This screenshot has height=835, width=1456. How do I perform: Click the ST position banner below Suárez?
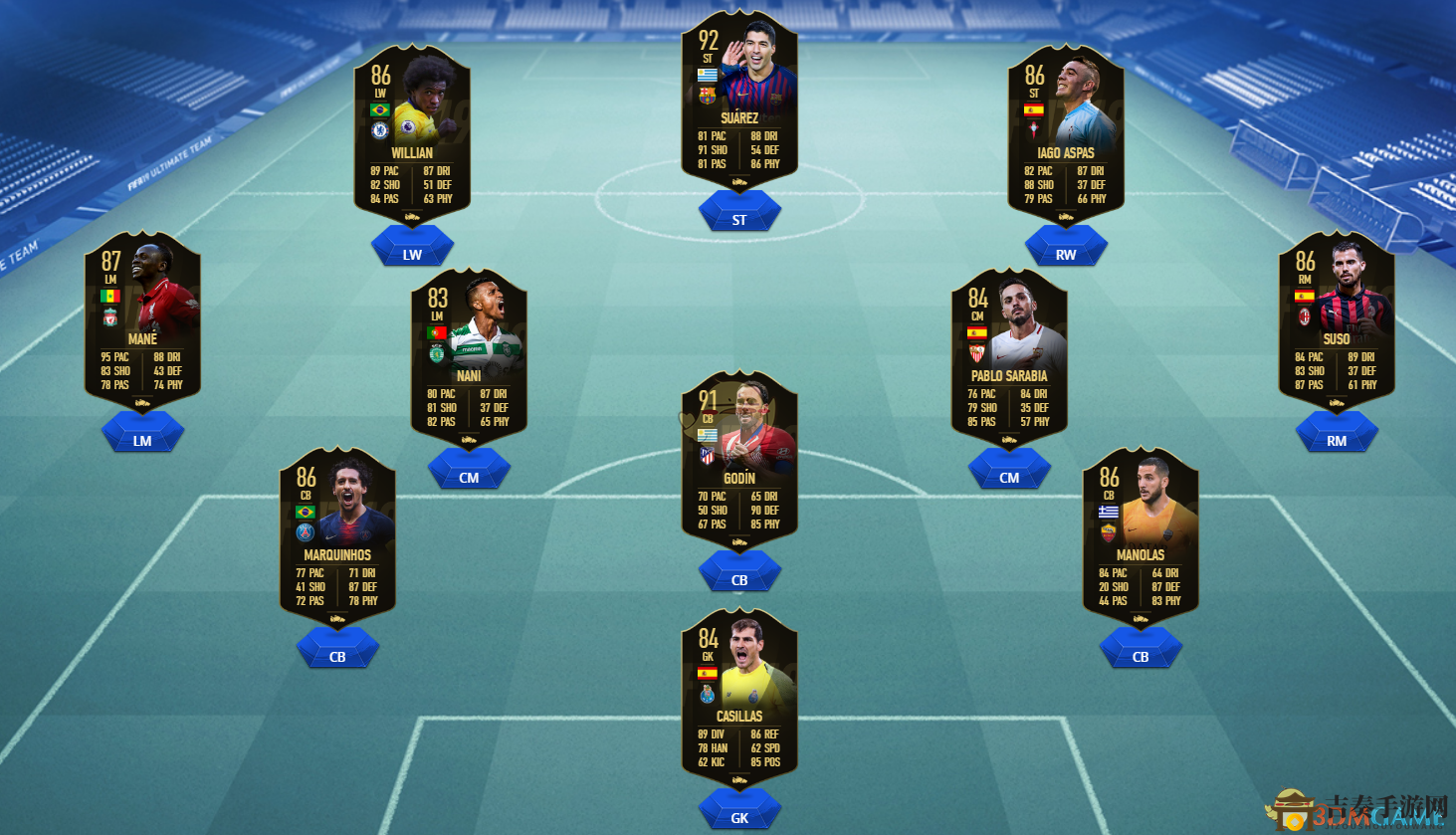click(x=739, y=212)
